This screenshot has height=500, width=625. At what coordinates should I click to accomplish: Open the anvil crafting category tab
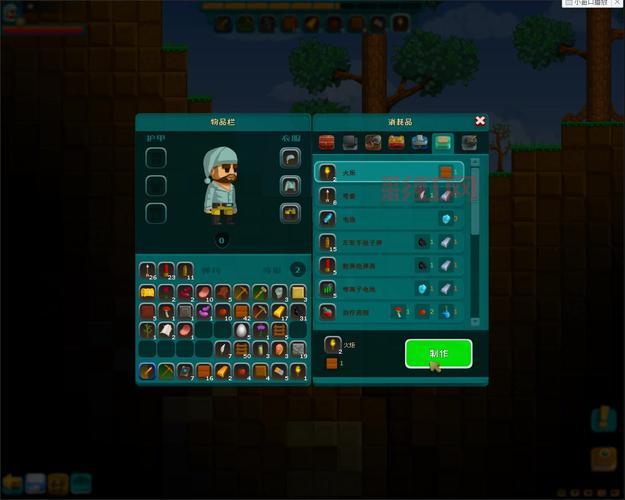tap(350, 143)
